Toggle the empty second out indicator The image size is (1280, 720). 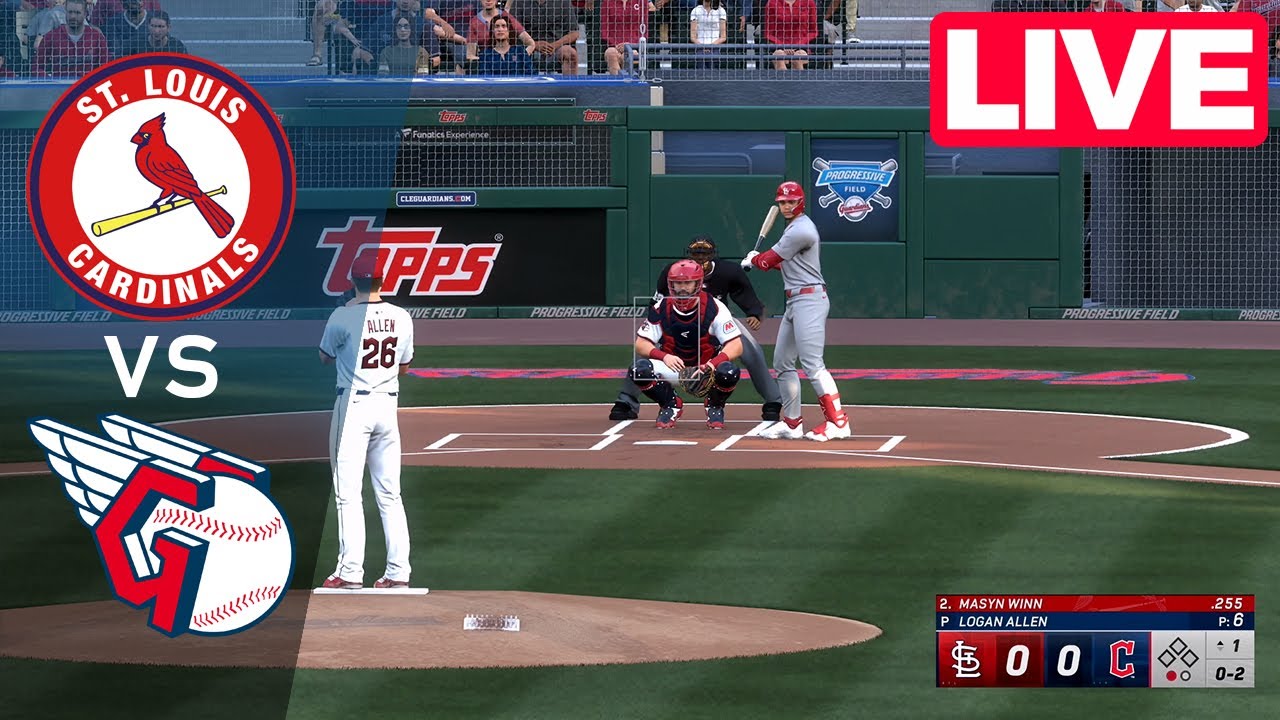(x=1185, y=676)
